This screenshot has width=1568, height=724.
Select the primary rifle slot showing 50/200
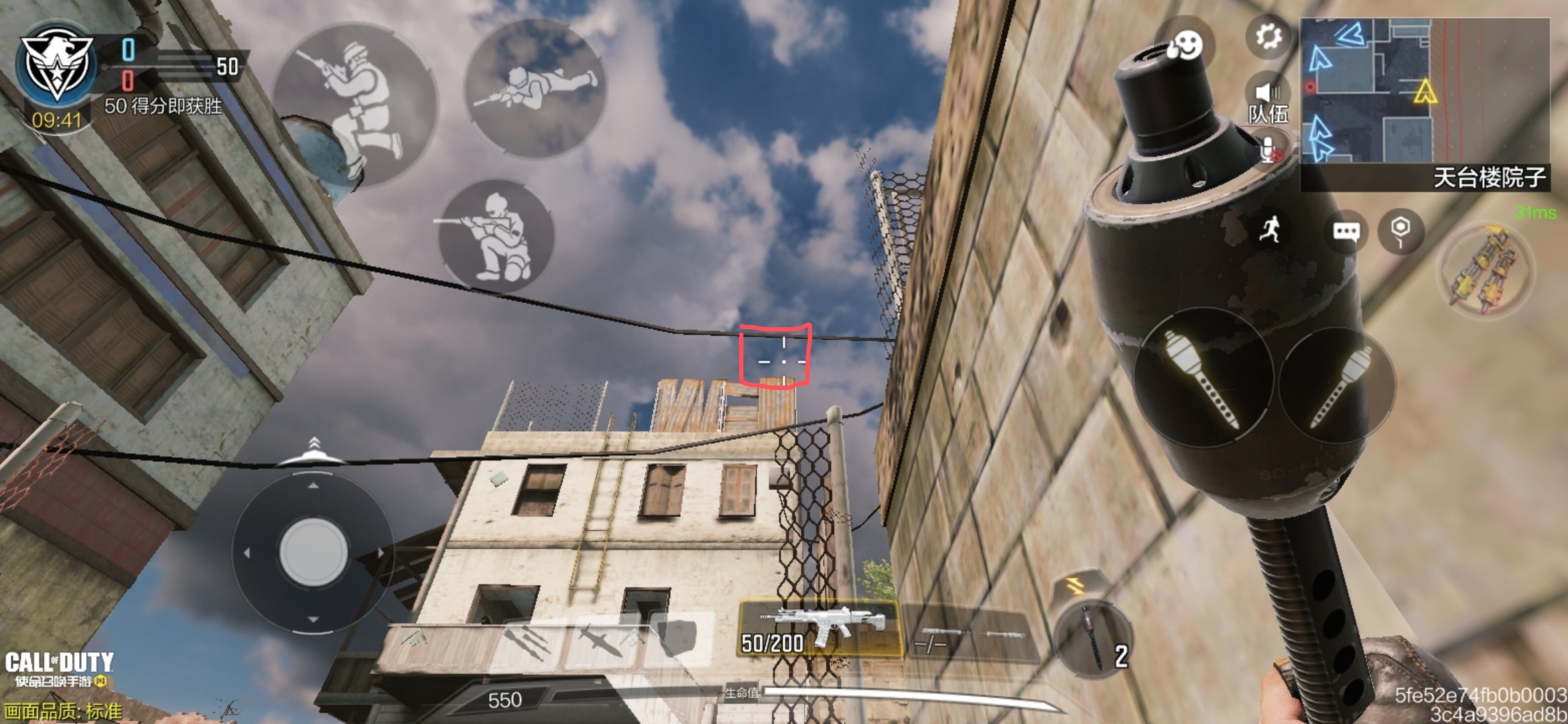click(820, 629)
